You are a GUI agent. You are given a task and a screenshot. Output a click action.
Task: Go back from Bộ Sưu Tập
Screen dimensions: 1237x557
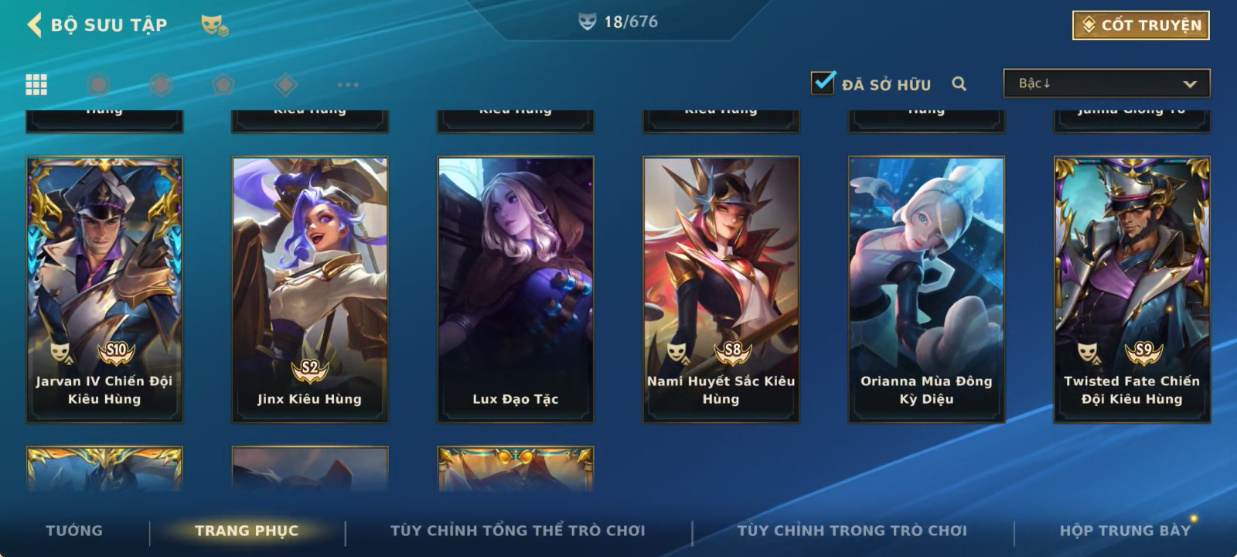[35, 25]
